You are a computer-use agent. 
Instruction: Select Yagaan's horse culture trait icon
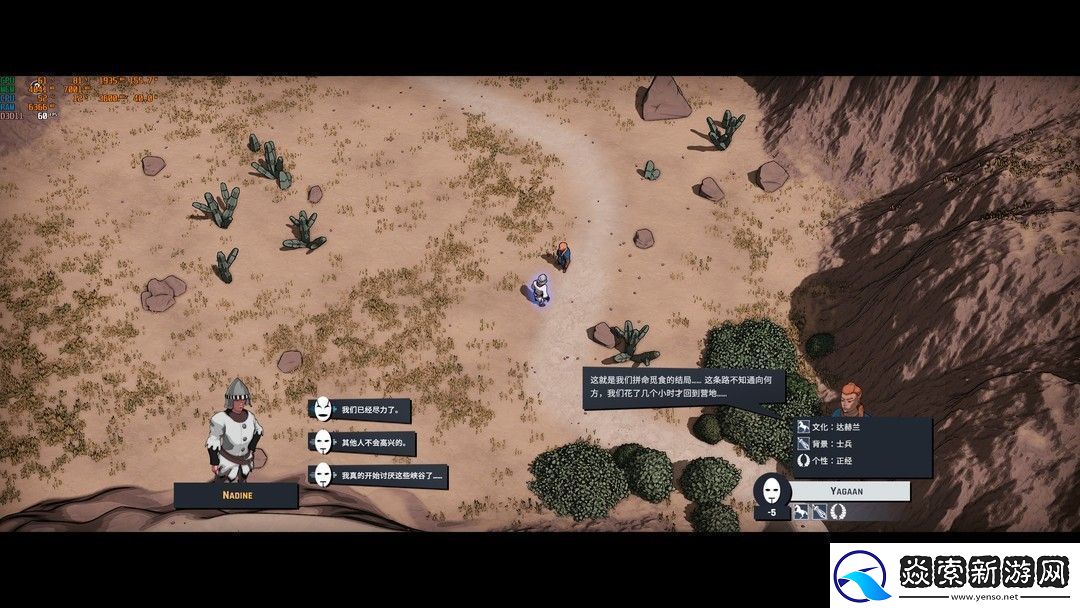[801, 512]
